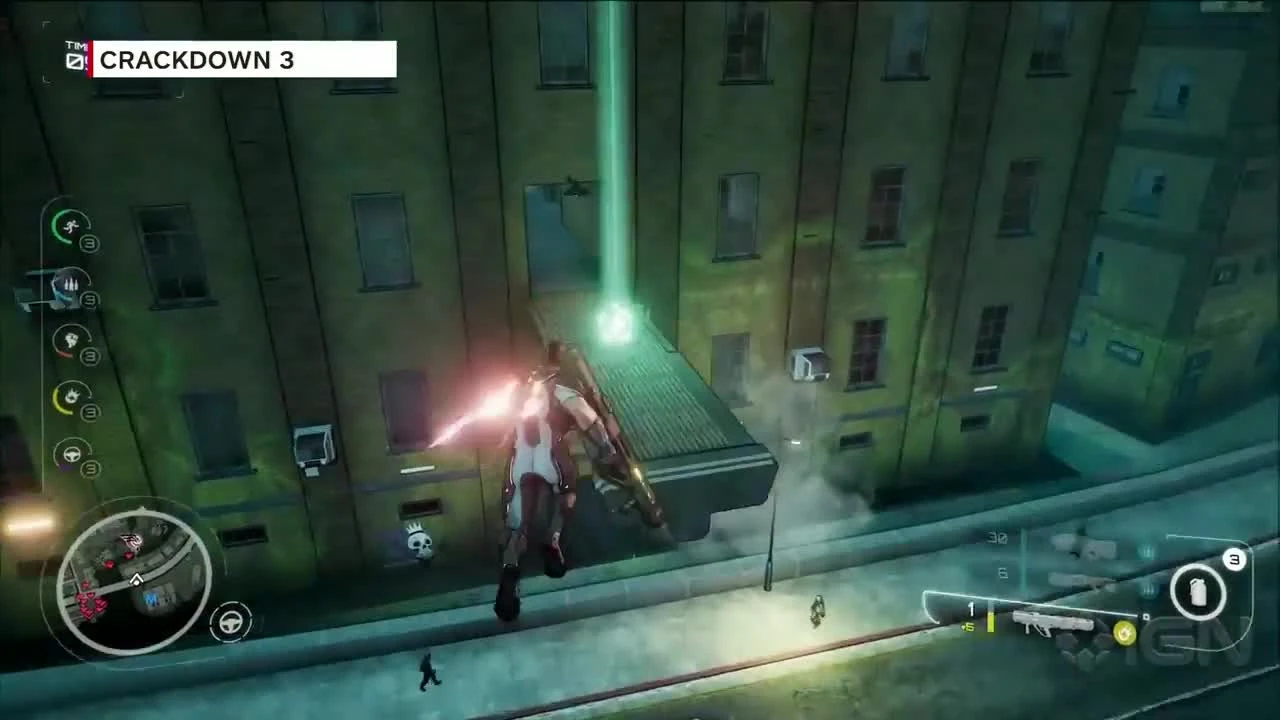This screenshot has width=1280, height=720.
Task: Expand the grenade slot showing count 3
Action: tap(1233, 558)
